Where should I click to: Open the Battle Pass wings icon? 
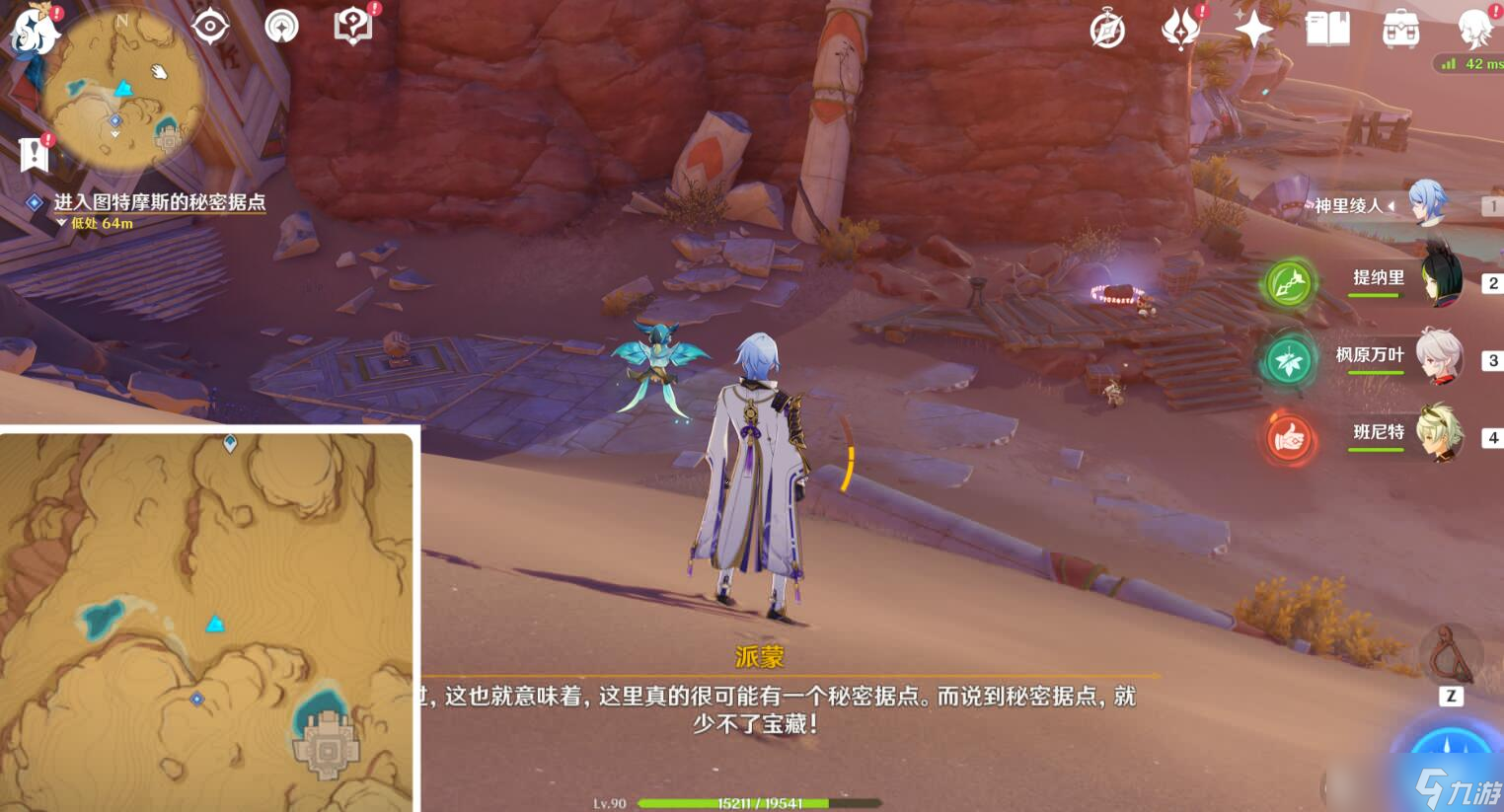click(1182, 28)
